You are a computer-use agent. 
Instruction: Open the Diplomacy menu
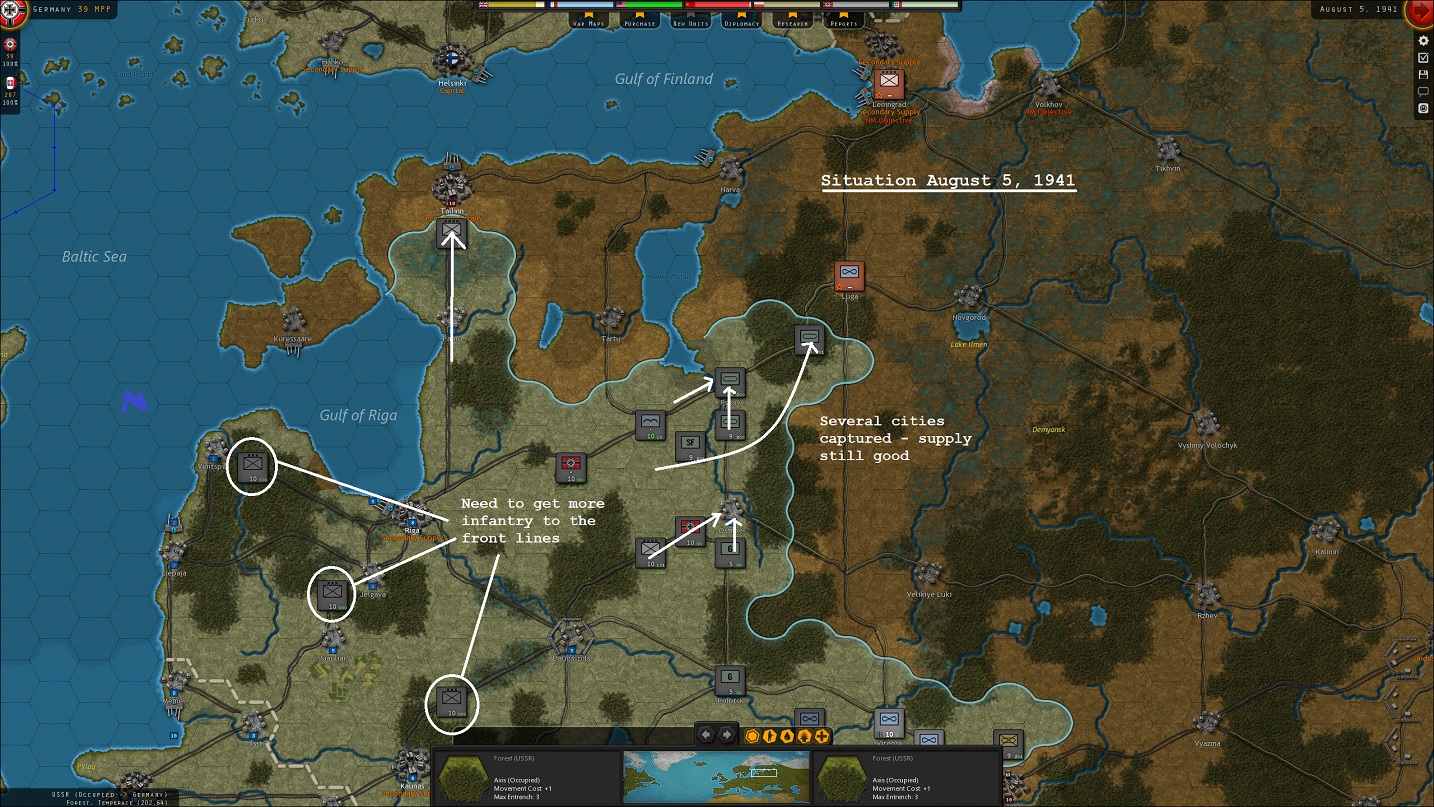[x=741, y=23]
